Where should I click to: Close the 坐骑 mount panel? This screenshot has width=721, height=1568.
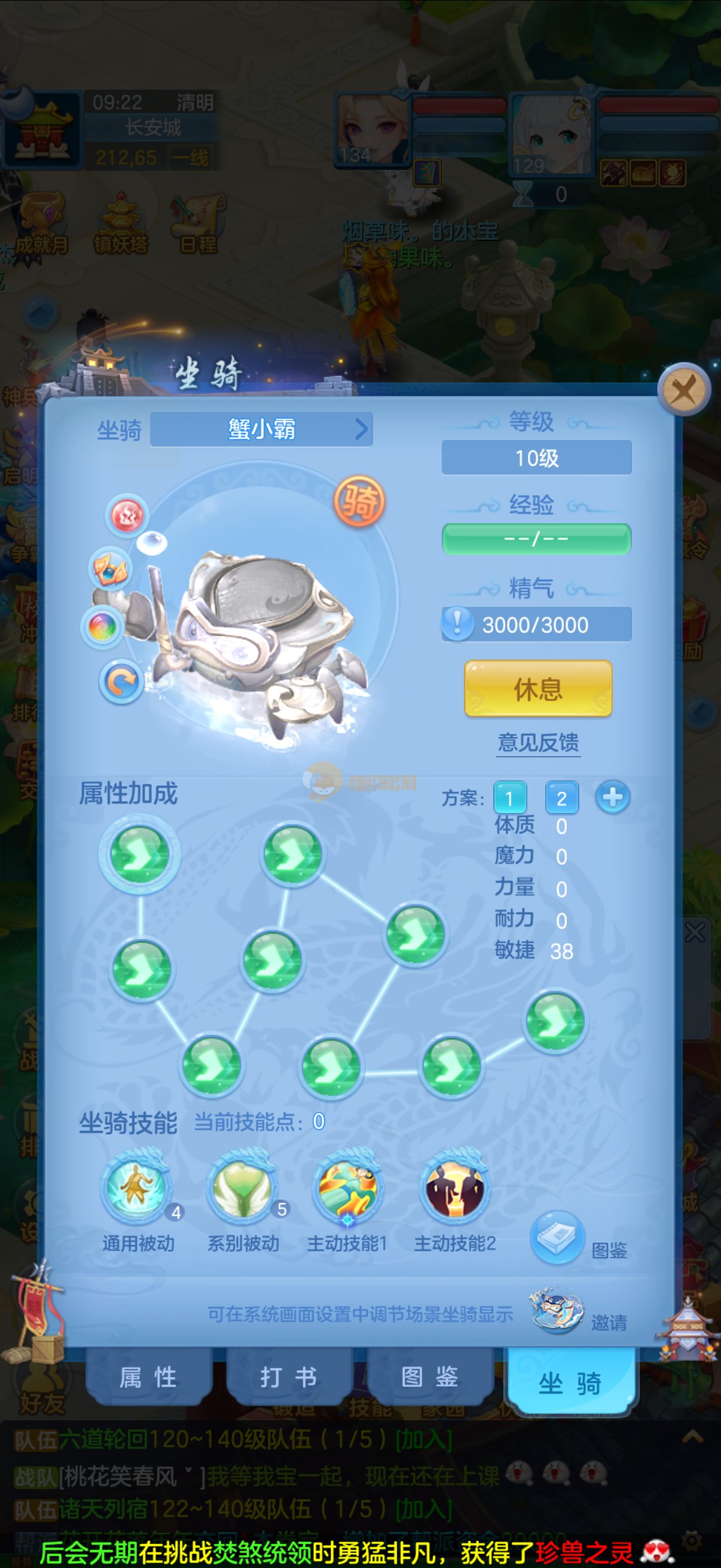tap(684, 389)
